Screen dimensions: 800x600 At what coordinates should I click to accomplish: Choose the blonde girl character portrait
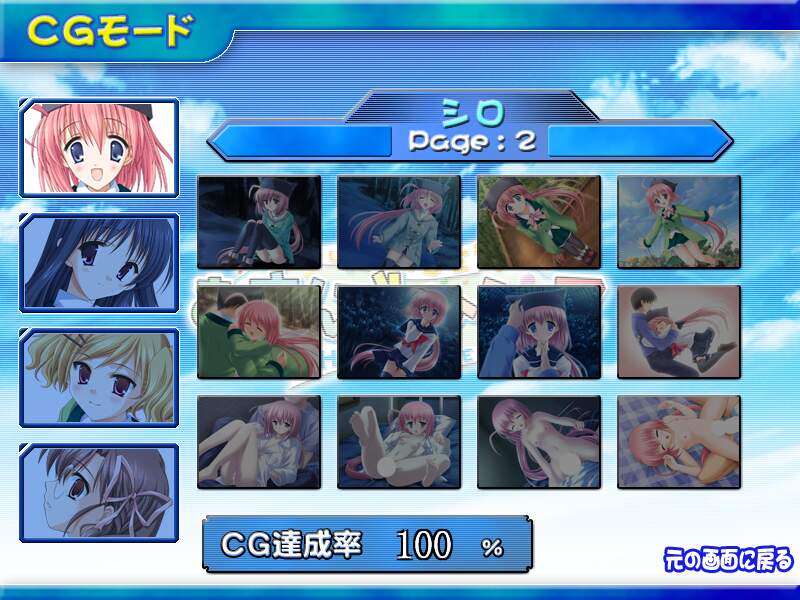(99, 377)
